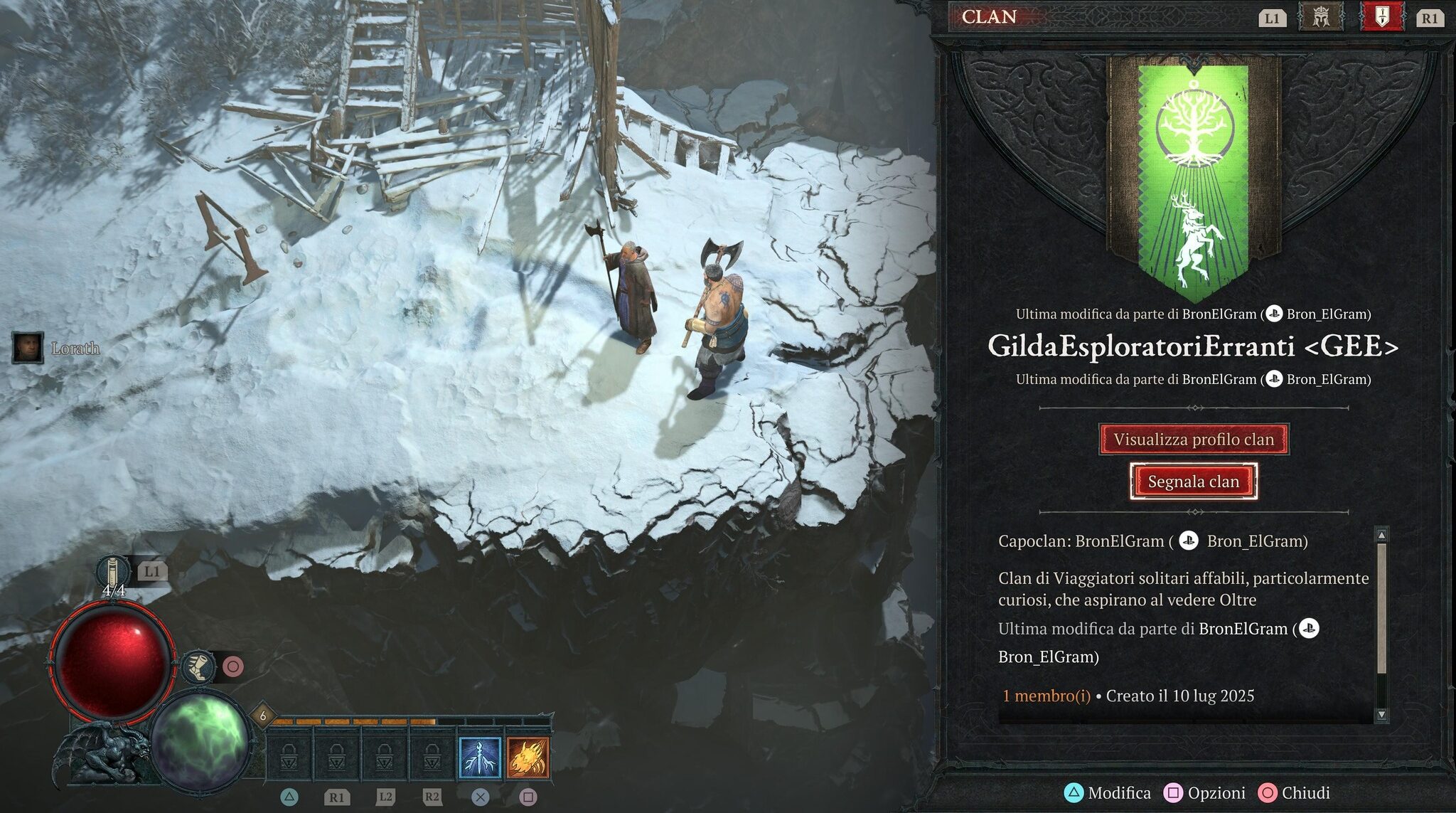
Task: Use the healing potion icon
Action: 113,573
